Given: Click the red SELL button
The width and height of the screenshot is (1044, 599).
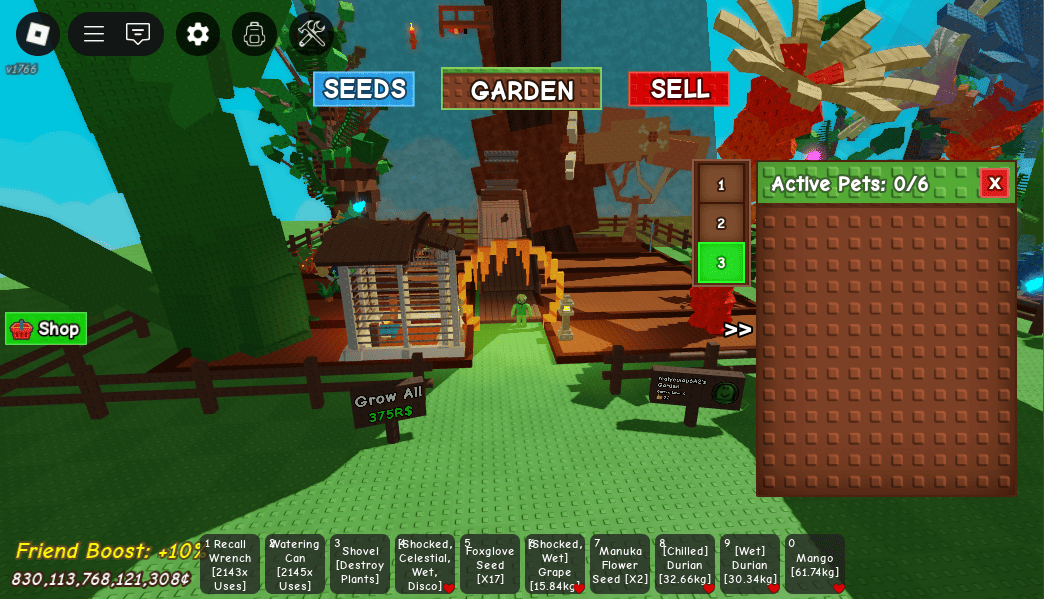Looking at the screenshot, I should coord(679,89).
